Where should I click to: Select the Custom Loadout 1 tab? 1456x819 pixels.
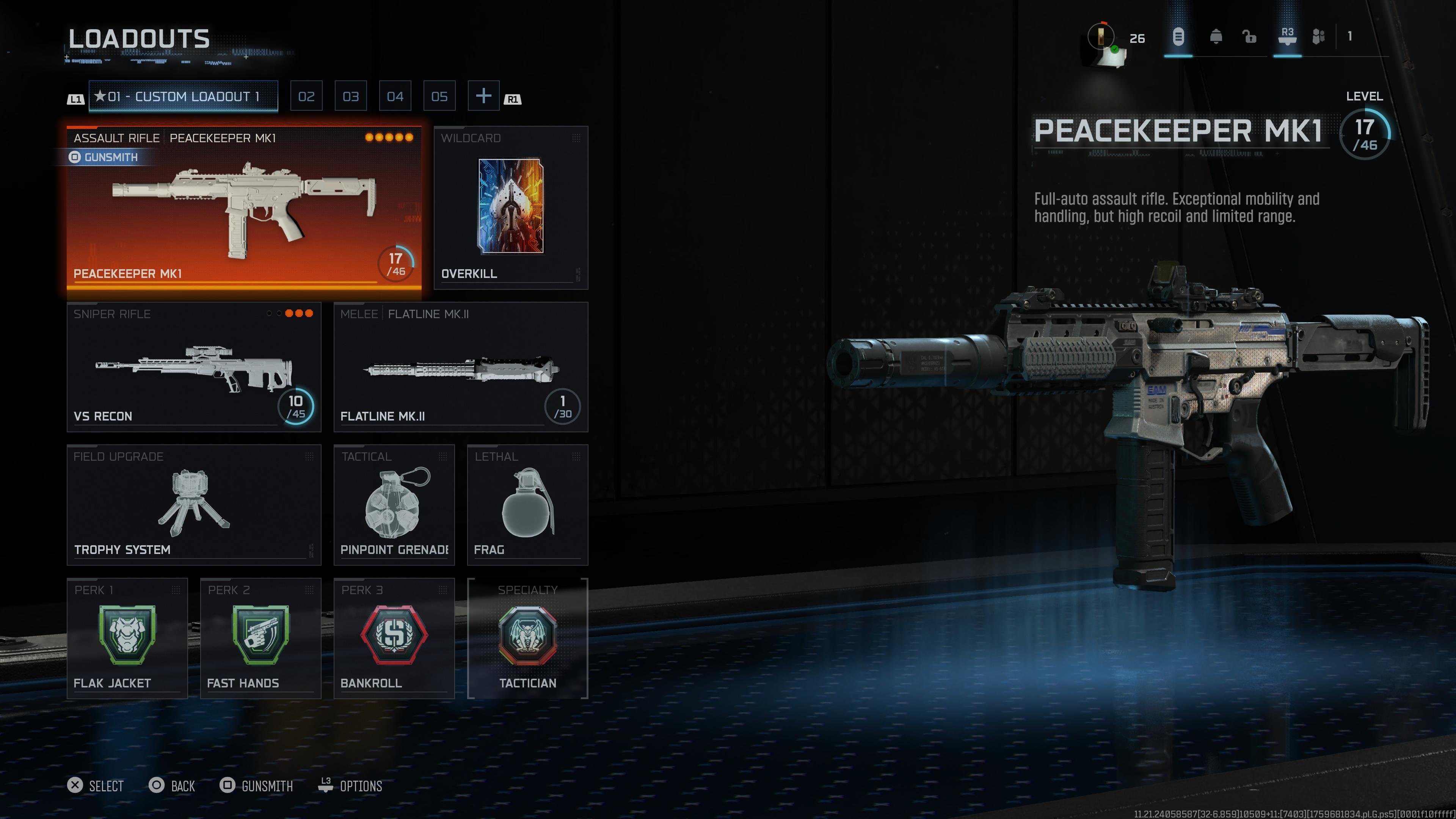tap(183, 96)
